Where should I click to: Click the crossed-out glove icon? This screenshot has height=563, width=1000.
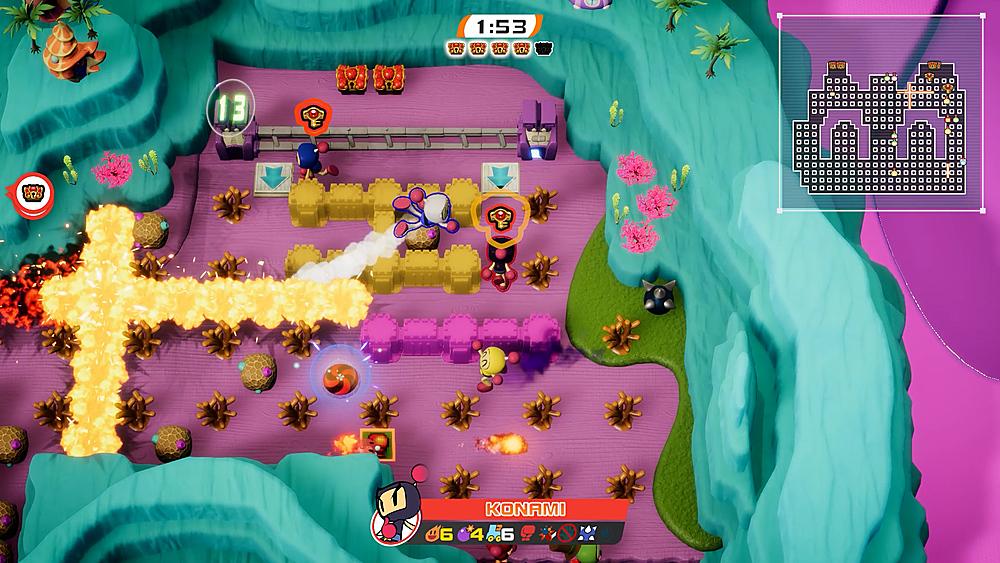click(x=568, y=532)
